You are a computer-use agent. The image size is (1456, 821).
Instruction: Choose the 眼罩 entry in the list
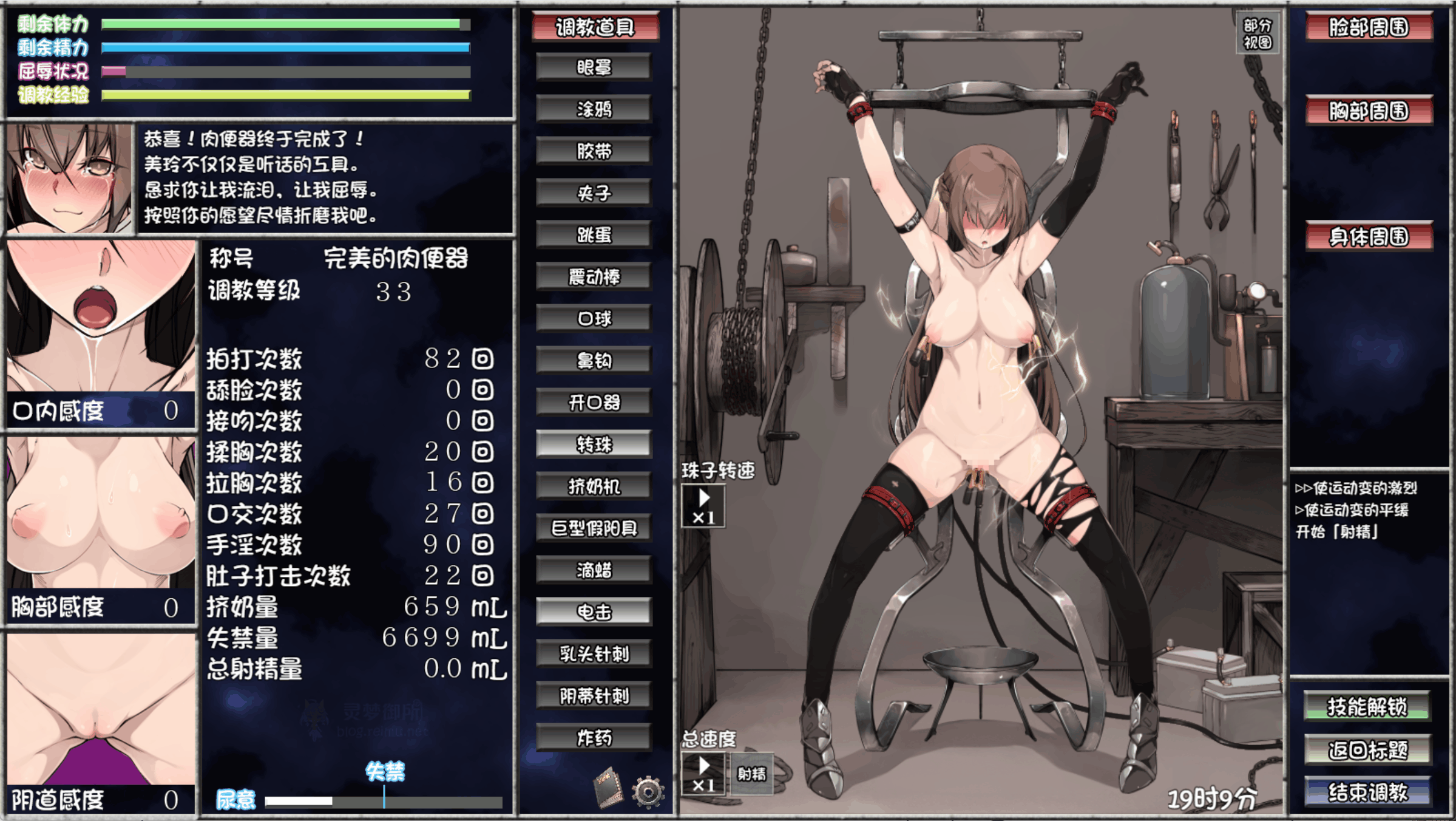coord(594,67)
